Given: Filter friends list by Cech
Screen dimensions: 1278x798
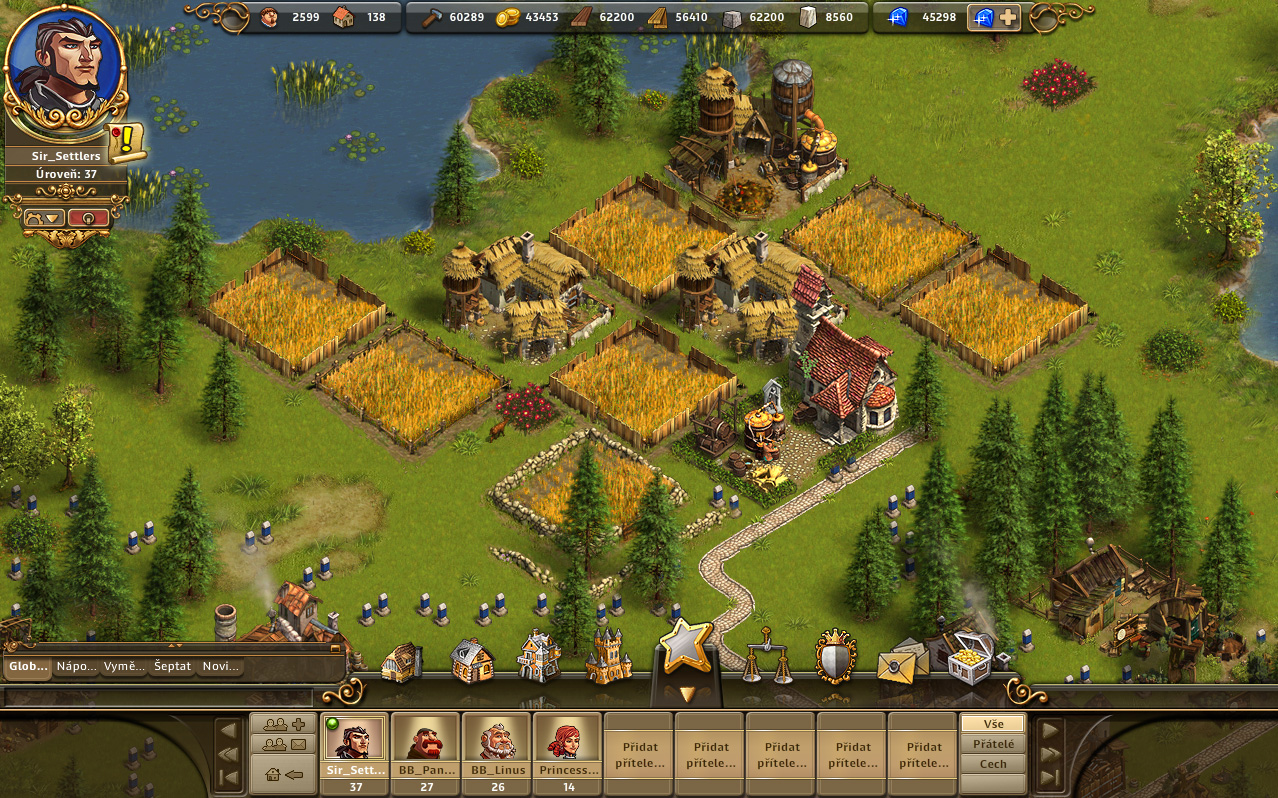Looking at the screenshot, I should pyautogui.click(x=993, y=764).
